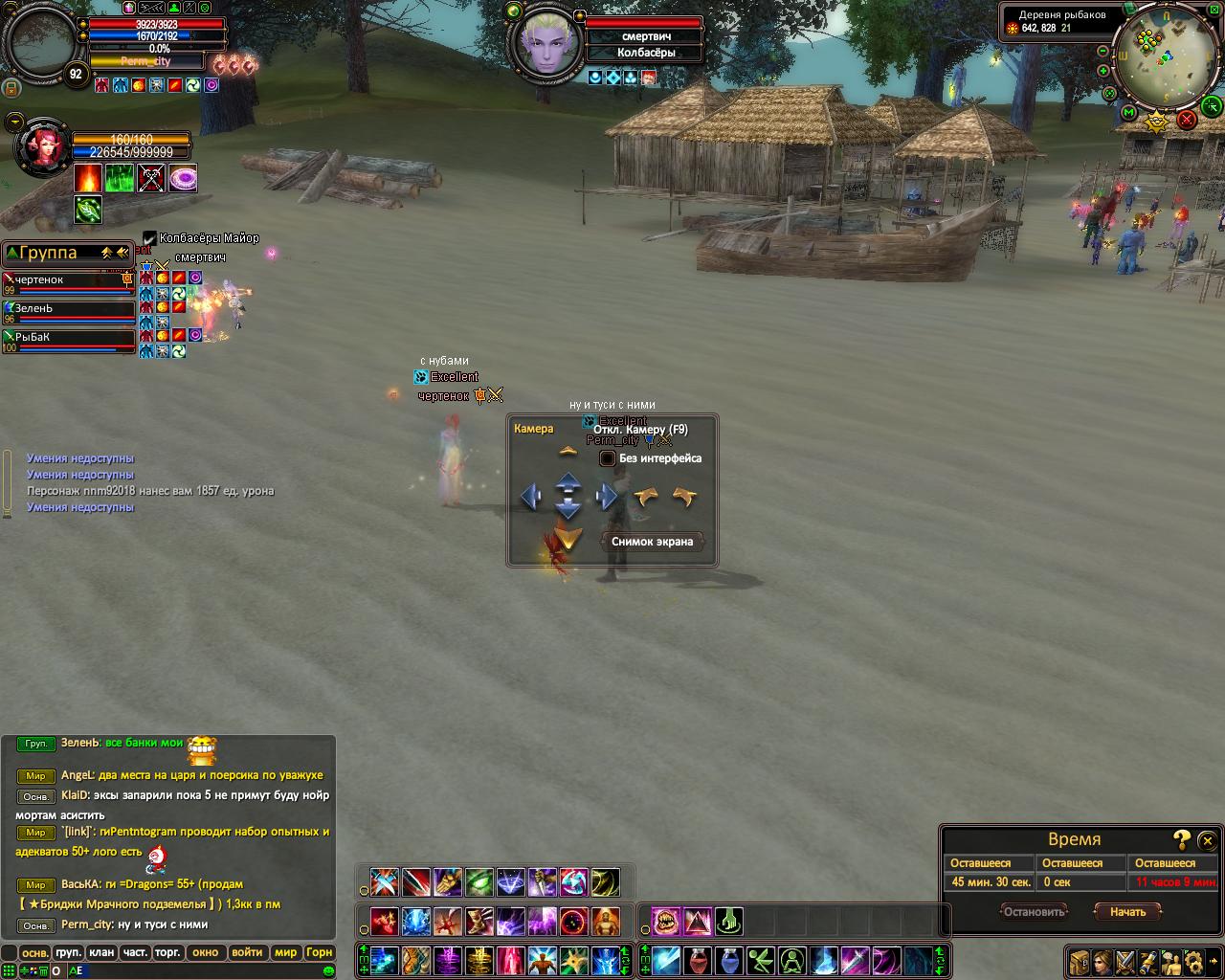Open the settings gears icon
The height and width of the screenshot is (980, 1225).
pos(1193,962)
